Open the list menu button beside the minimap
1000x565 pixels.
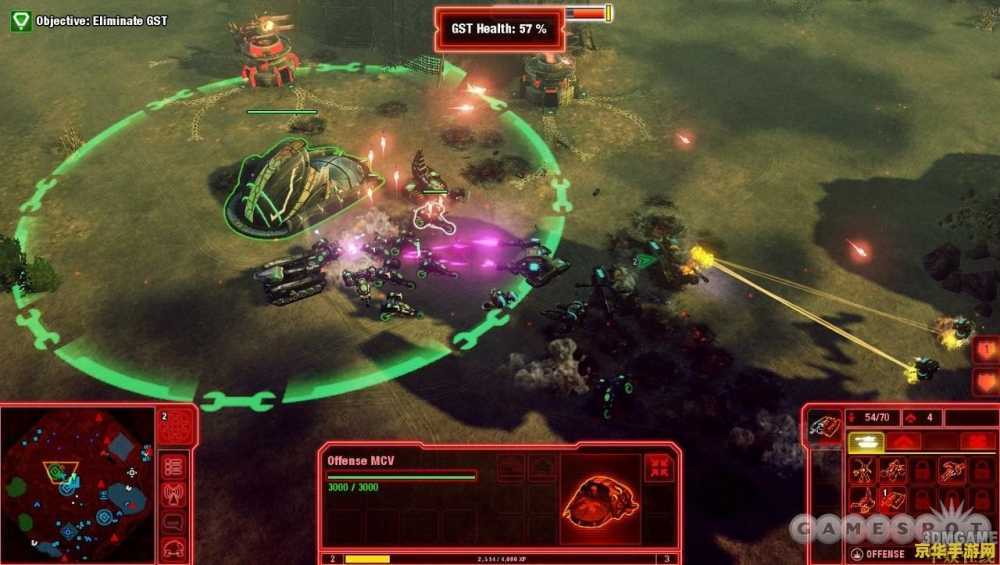[x=175, y=467]
